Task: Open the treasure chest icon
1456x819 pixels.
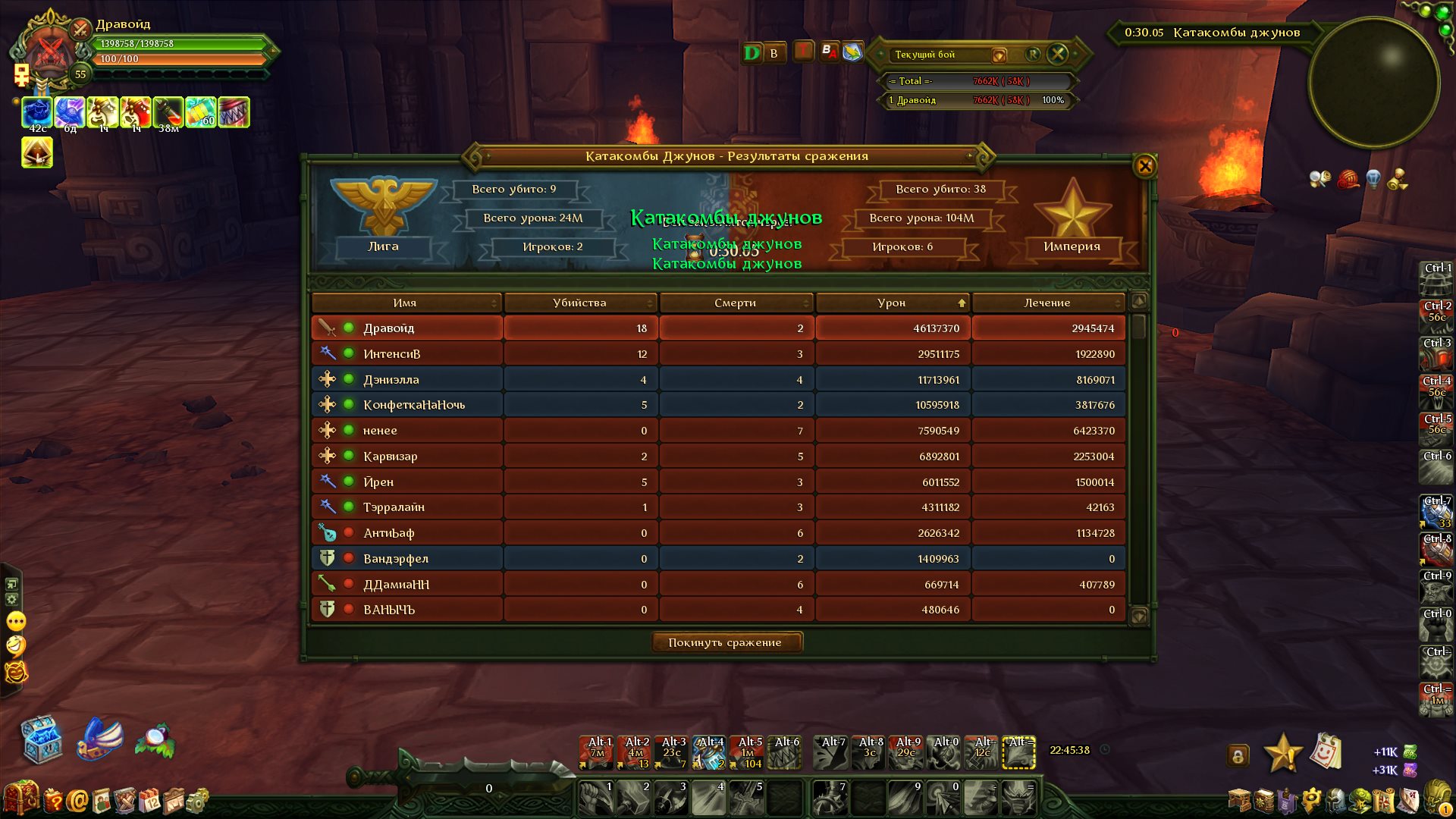Action: pyautogui.click(x=41, y=739)
